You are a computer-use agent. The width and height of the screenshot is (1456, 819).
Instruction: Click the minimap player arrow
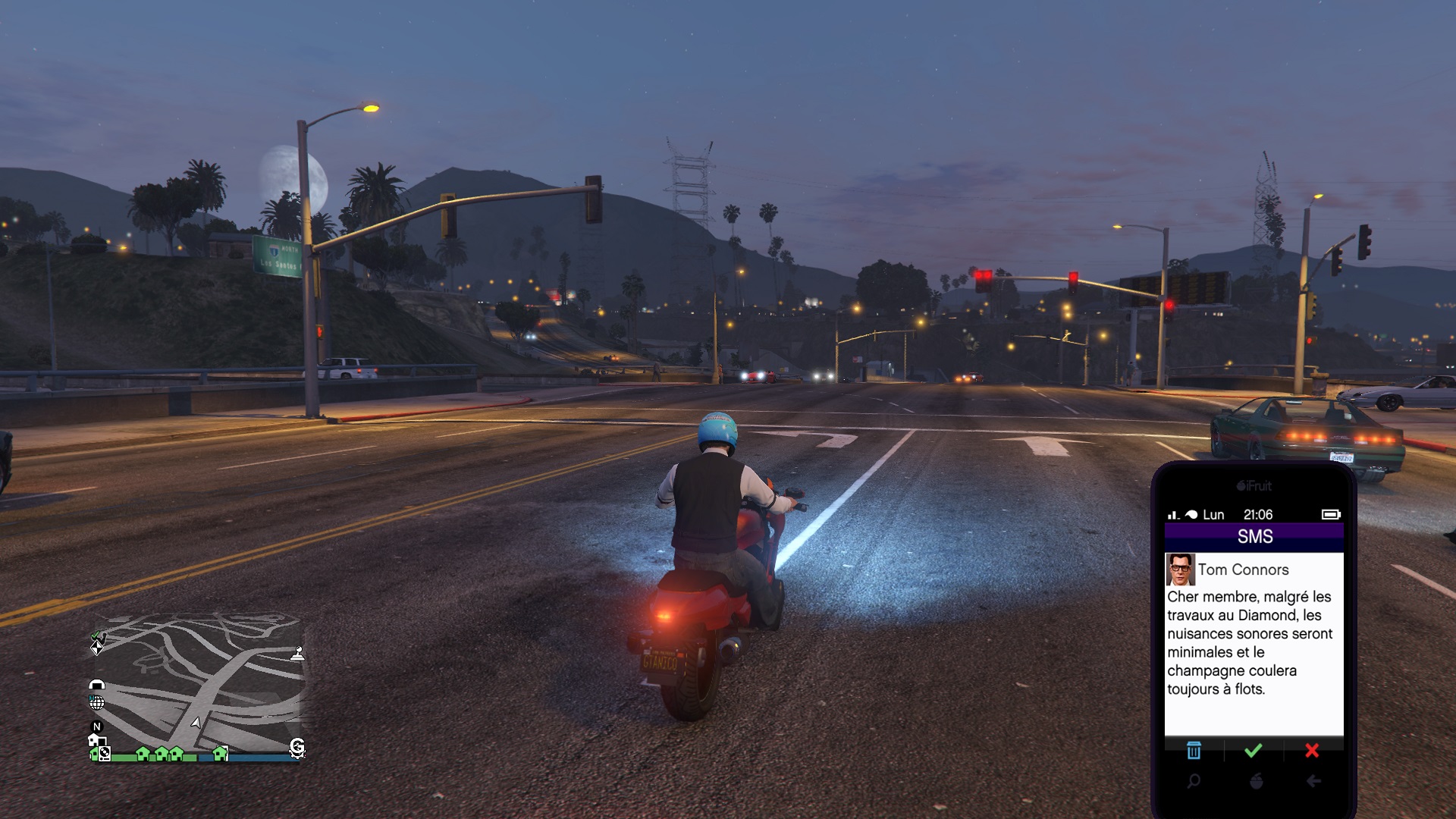[x=196, y=722]
